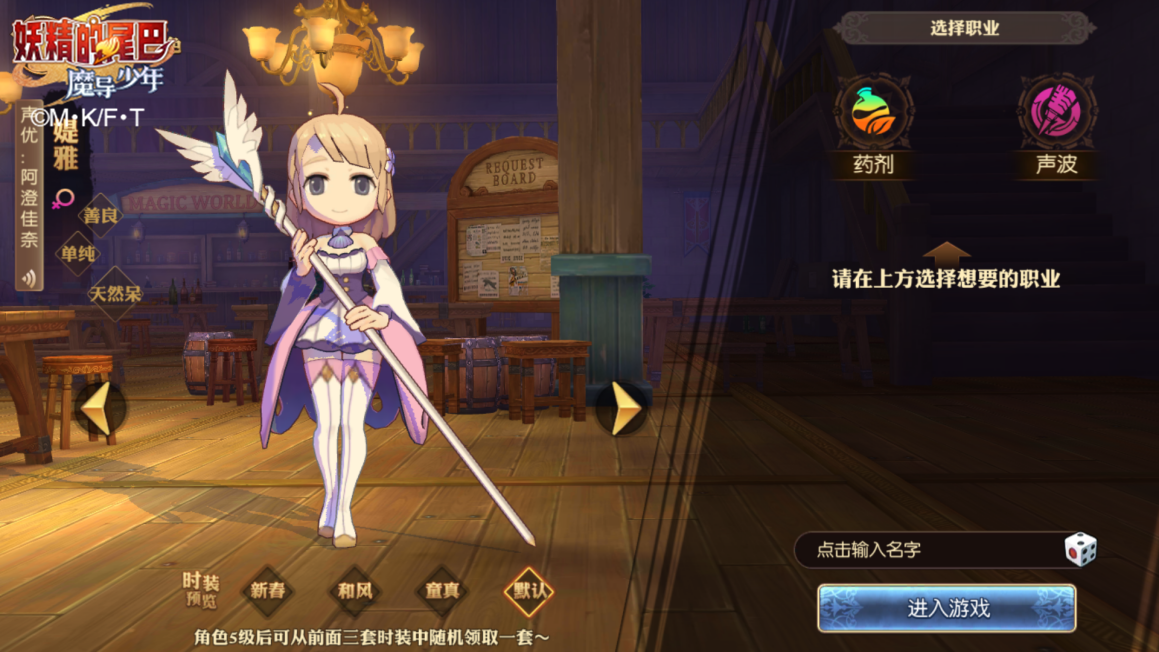
Task: Enter the game with 进入游戏
Action: [946, 608]
